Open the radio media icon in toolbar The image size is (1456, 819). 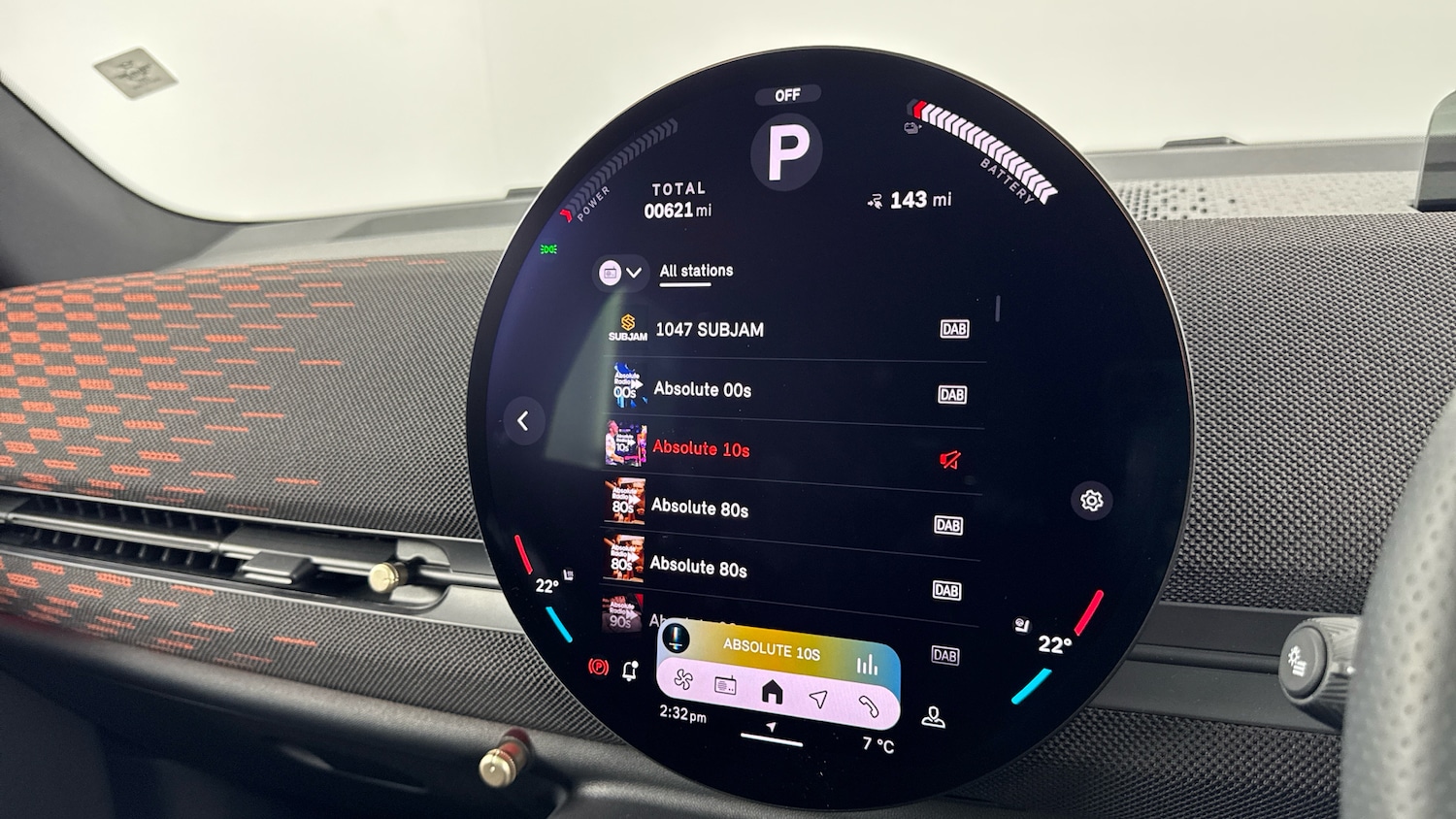[725, 687]
